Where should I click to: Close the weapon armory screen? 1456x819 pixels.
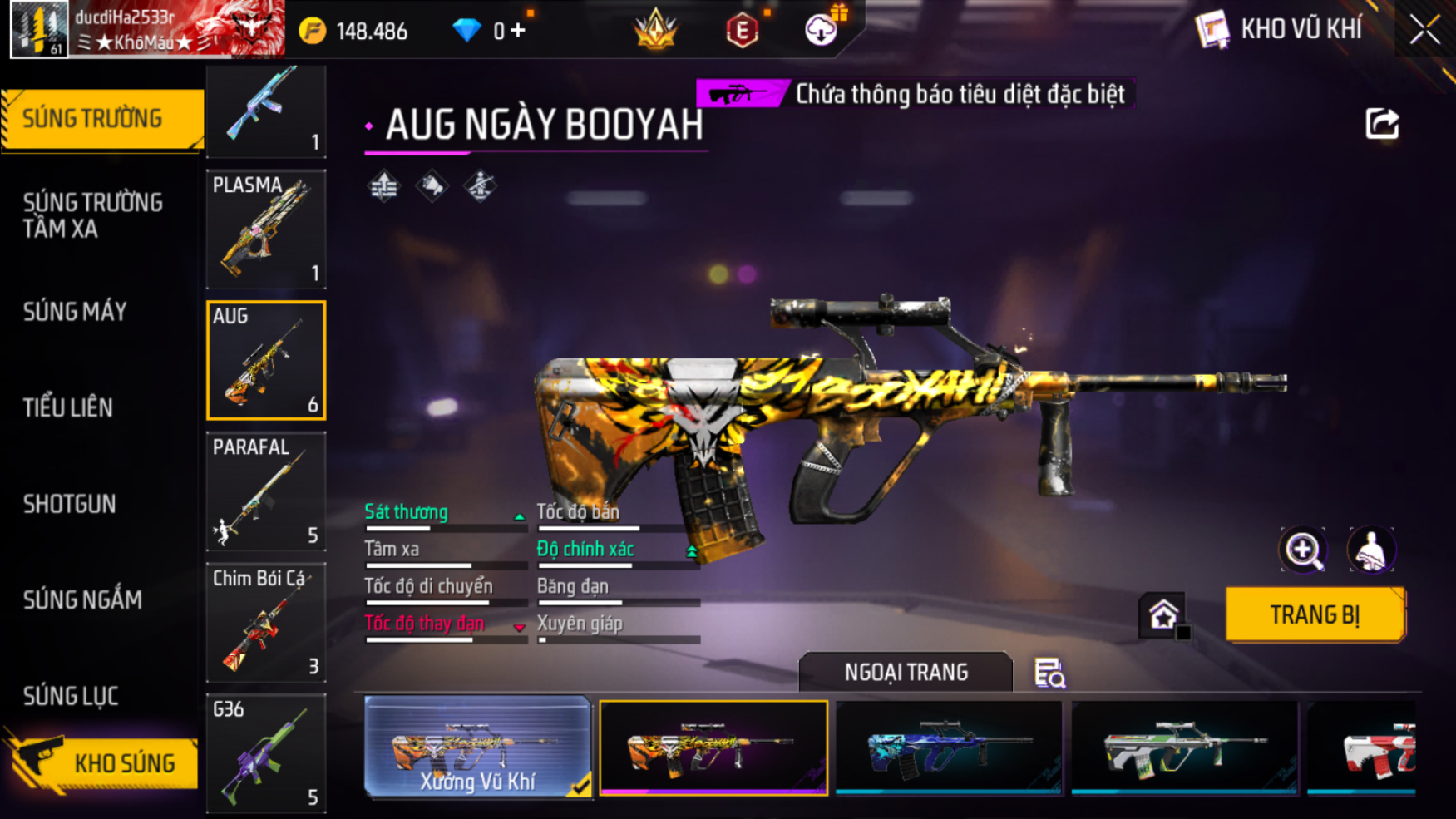pyautogui.click(x=1424, y=30)
